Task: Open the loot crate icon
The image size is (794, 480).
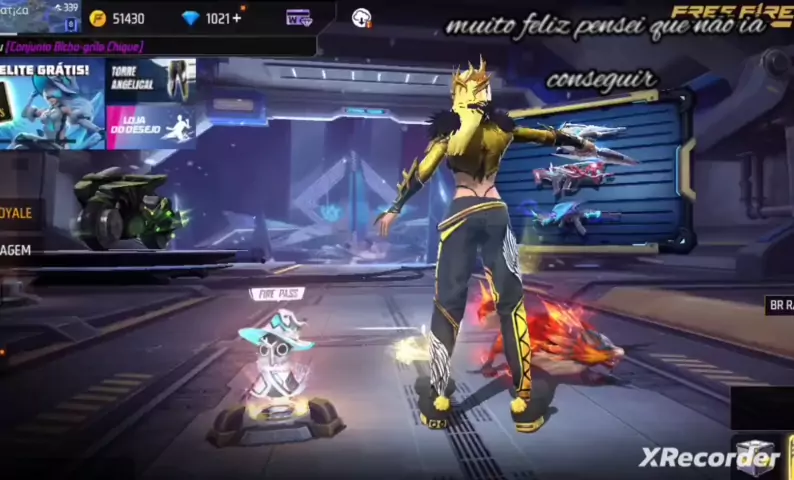Action: [x=756, y=456]
